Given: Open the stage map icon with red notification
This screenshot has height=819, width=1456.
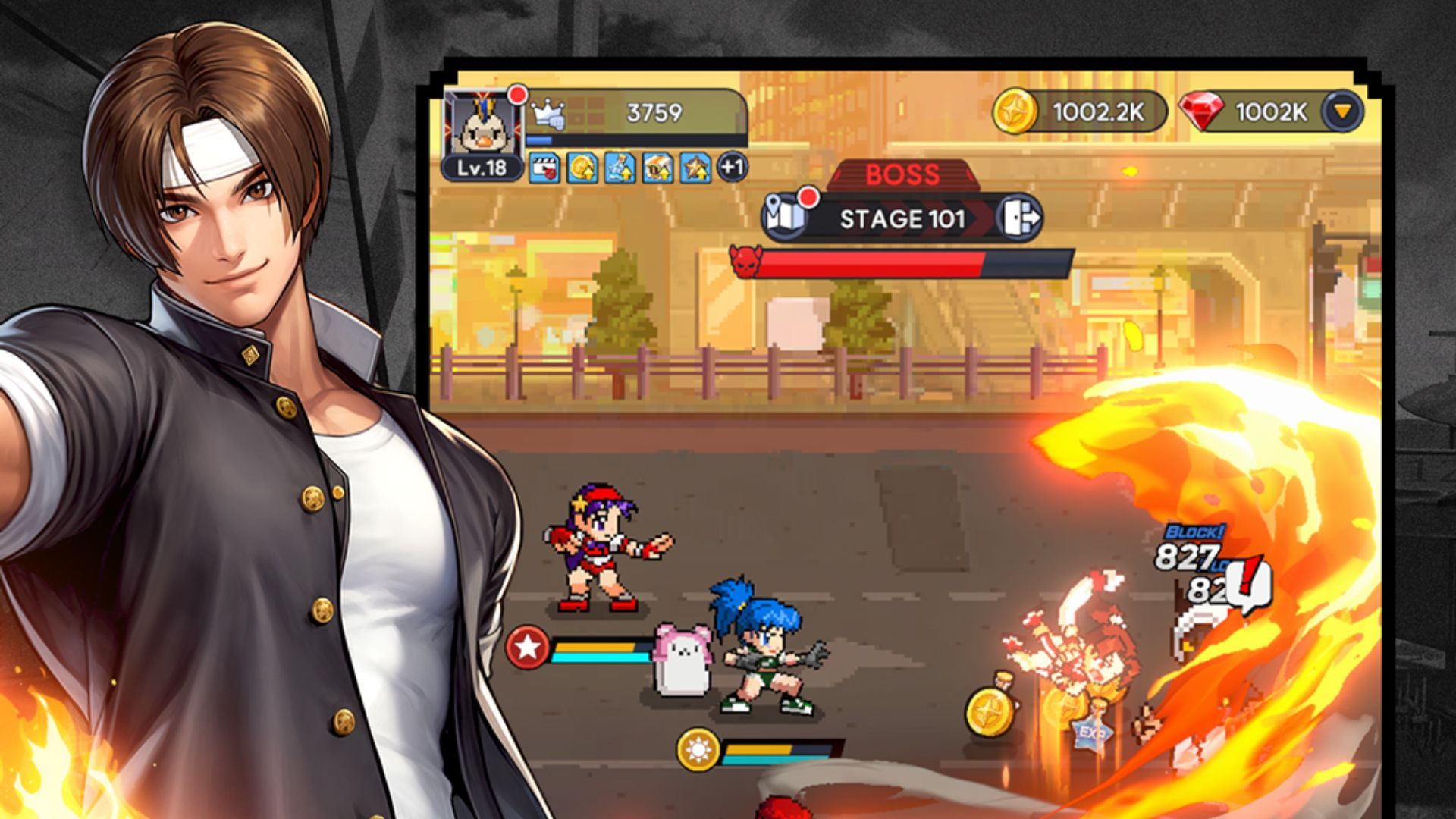Looking at the screenshot, I should (x=783, y=216).
